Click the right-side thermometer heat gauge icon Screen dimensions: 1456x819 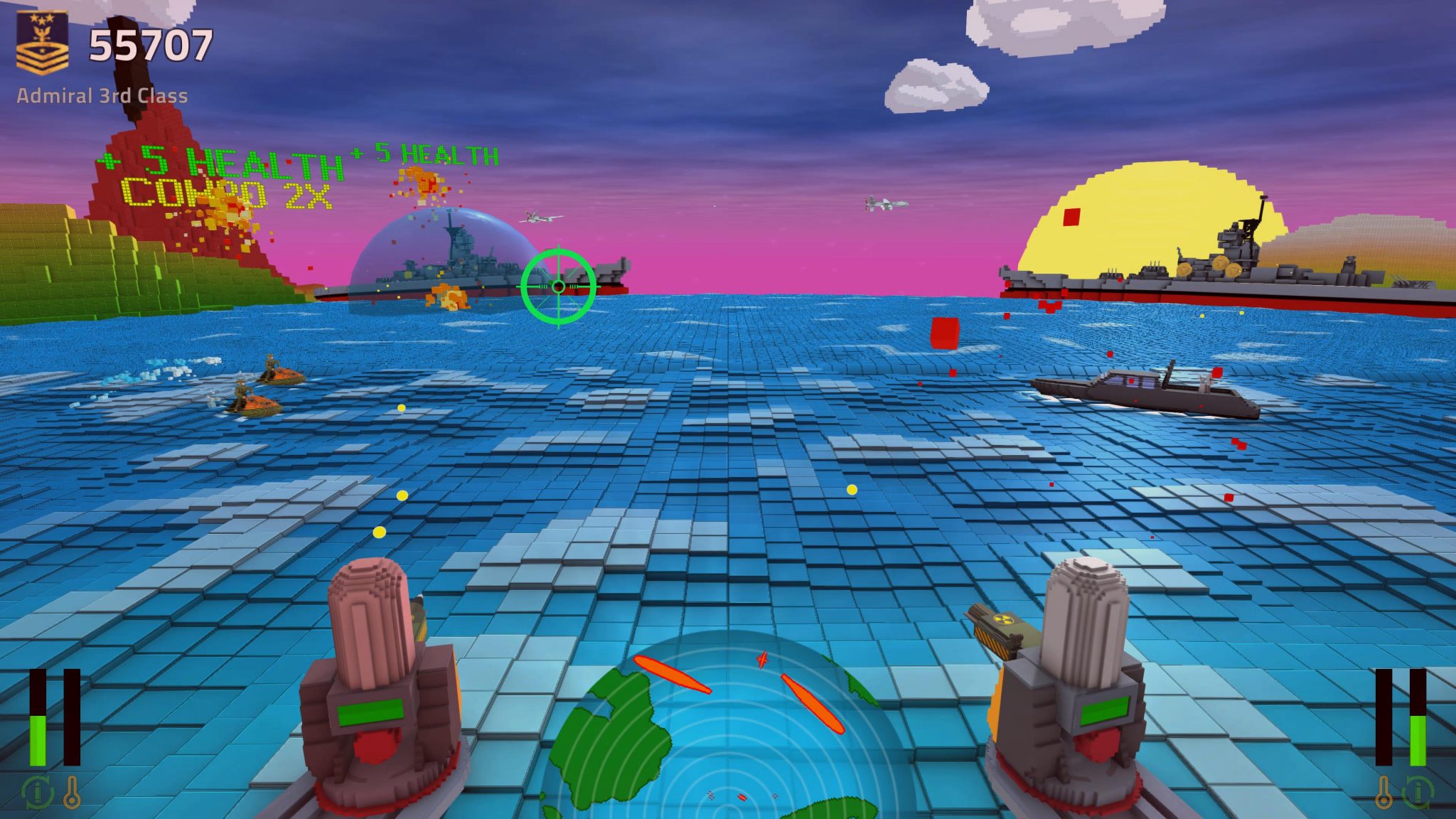pos(1383,792)
